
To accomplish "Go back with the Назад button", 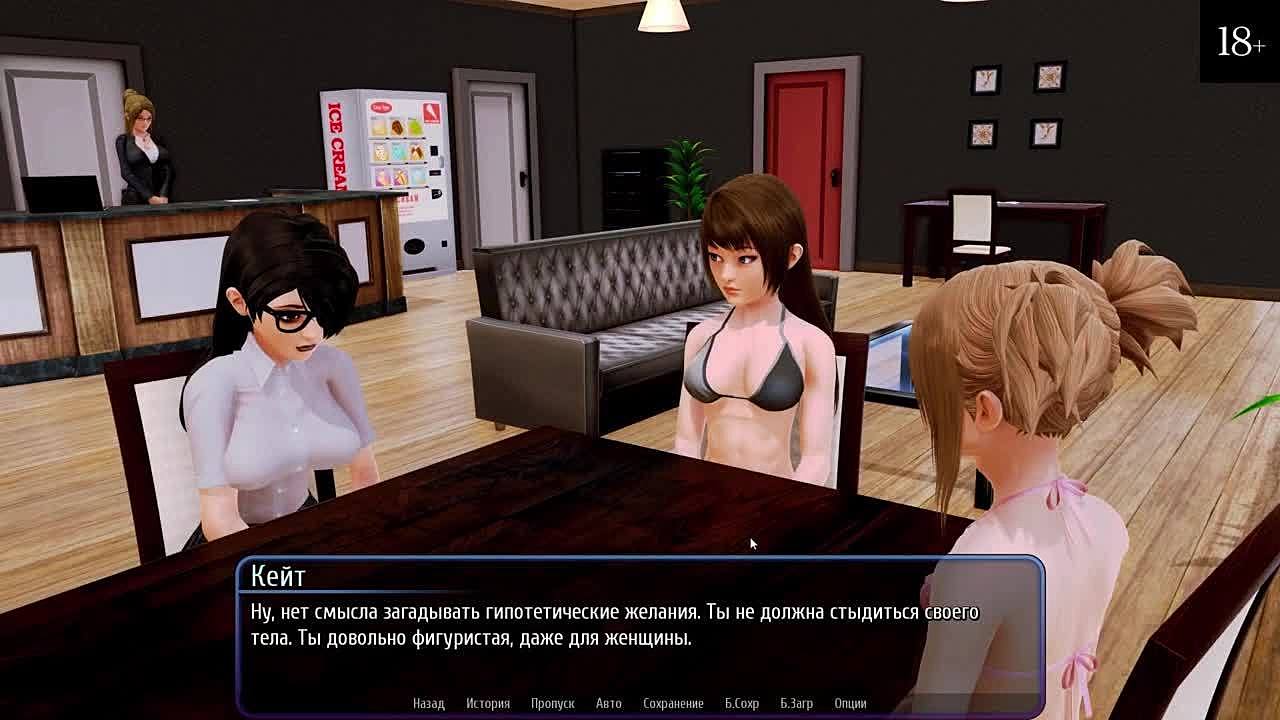I will pyautogui.click(x=428, y=703).
